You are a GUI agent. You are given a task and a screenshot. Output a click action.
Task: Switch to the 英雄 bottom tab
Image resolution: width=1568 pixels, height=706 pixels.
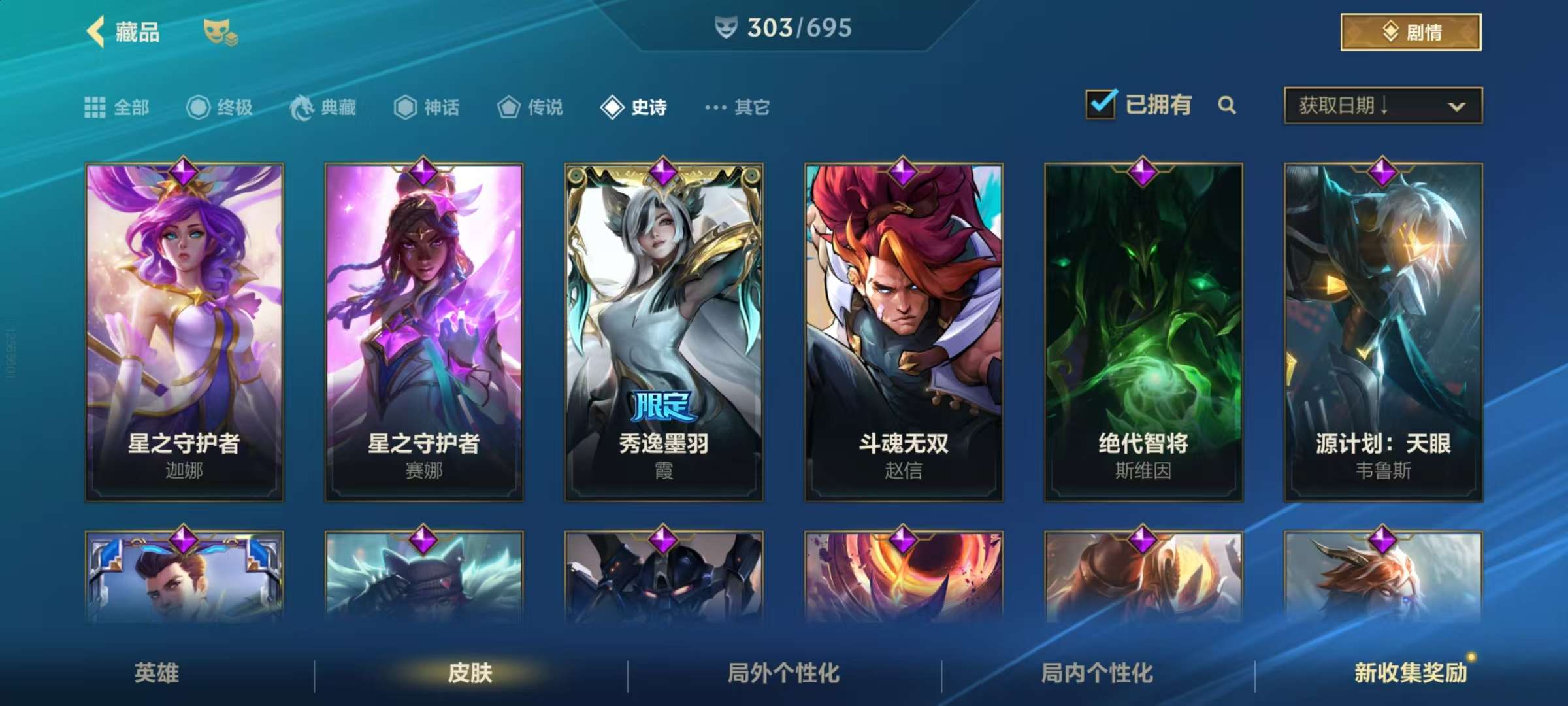click(x=157, y=673)
